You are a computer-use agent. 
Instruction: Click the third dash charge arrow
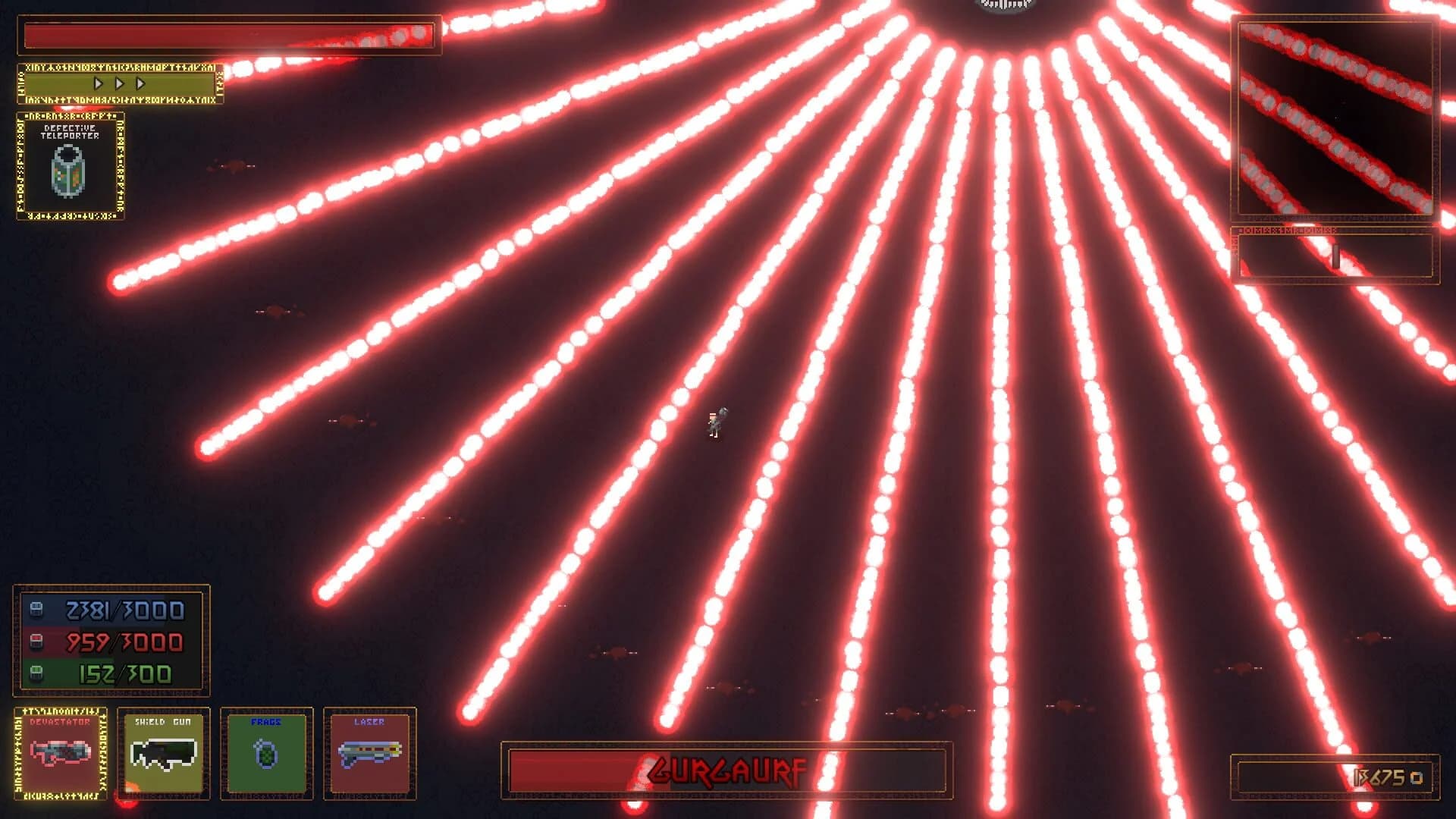(140, 85)
